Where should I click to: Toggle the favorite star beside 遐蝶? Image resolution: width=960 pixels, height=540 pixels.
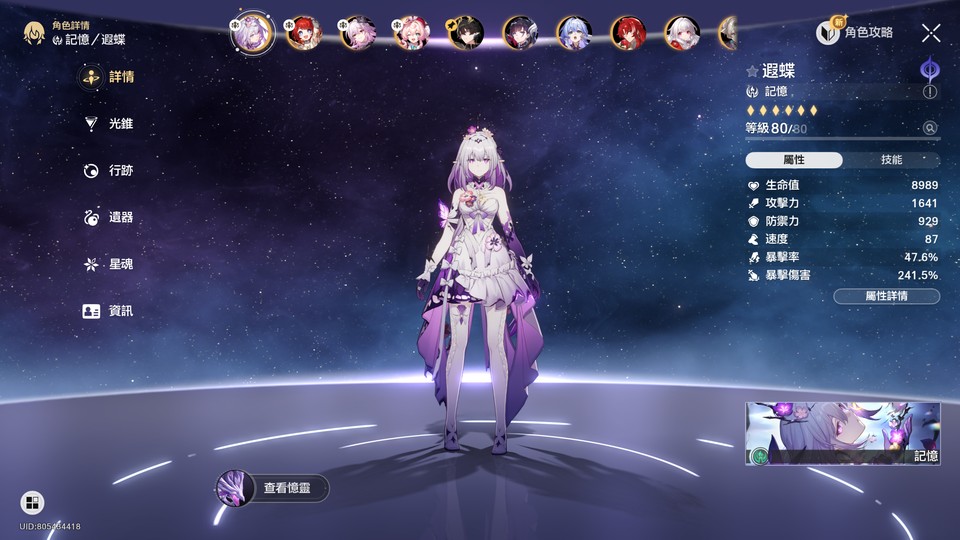pyautogui.click(x=752, y=71)
